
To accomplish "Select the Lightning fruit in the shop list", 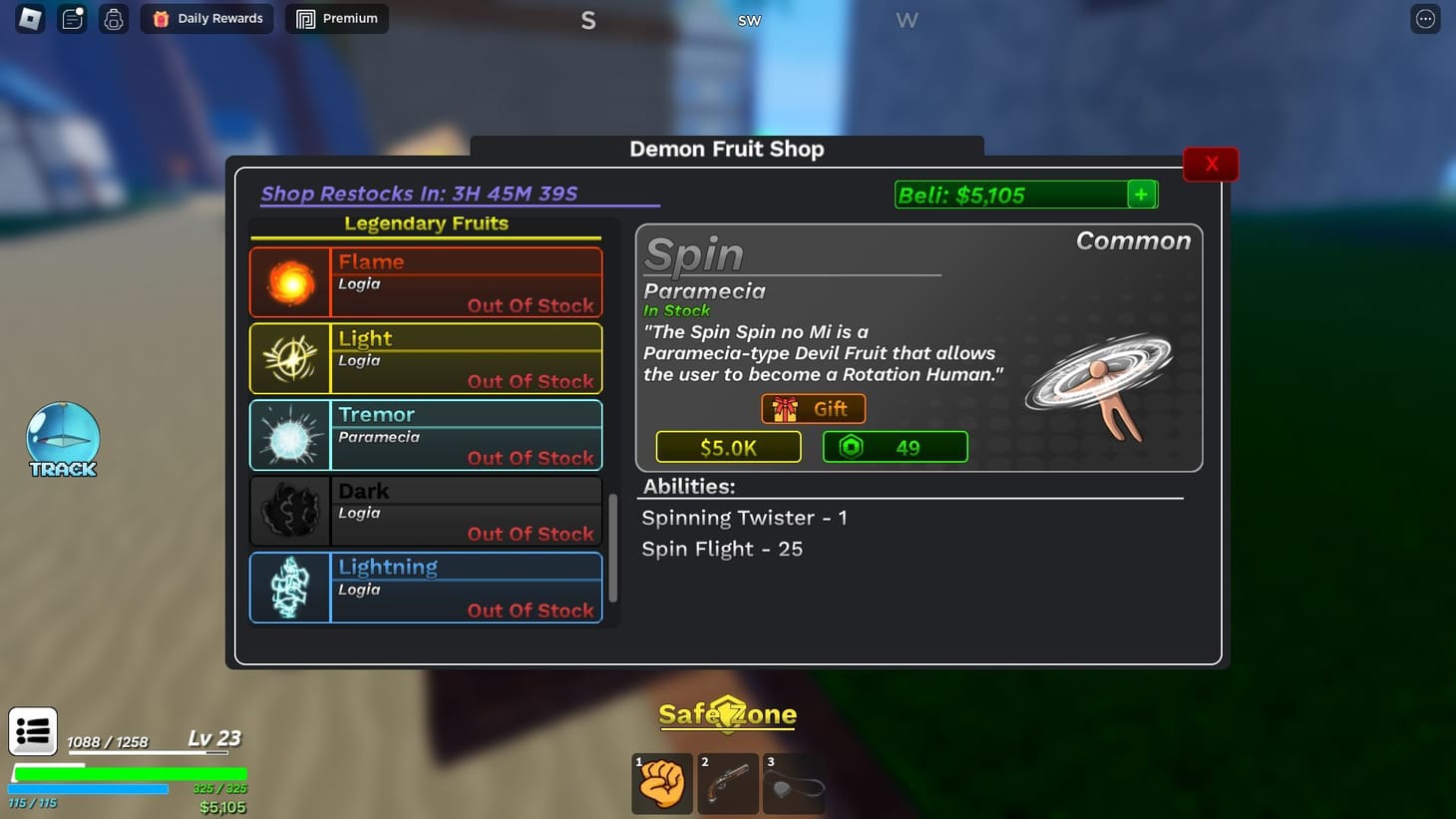I will click(425, 588).
